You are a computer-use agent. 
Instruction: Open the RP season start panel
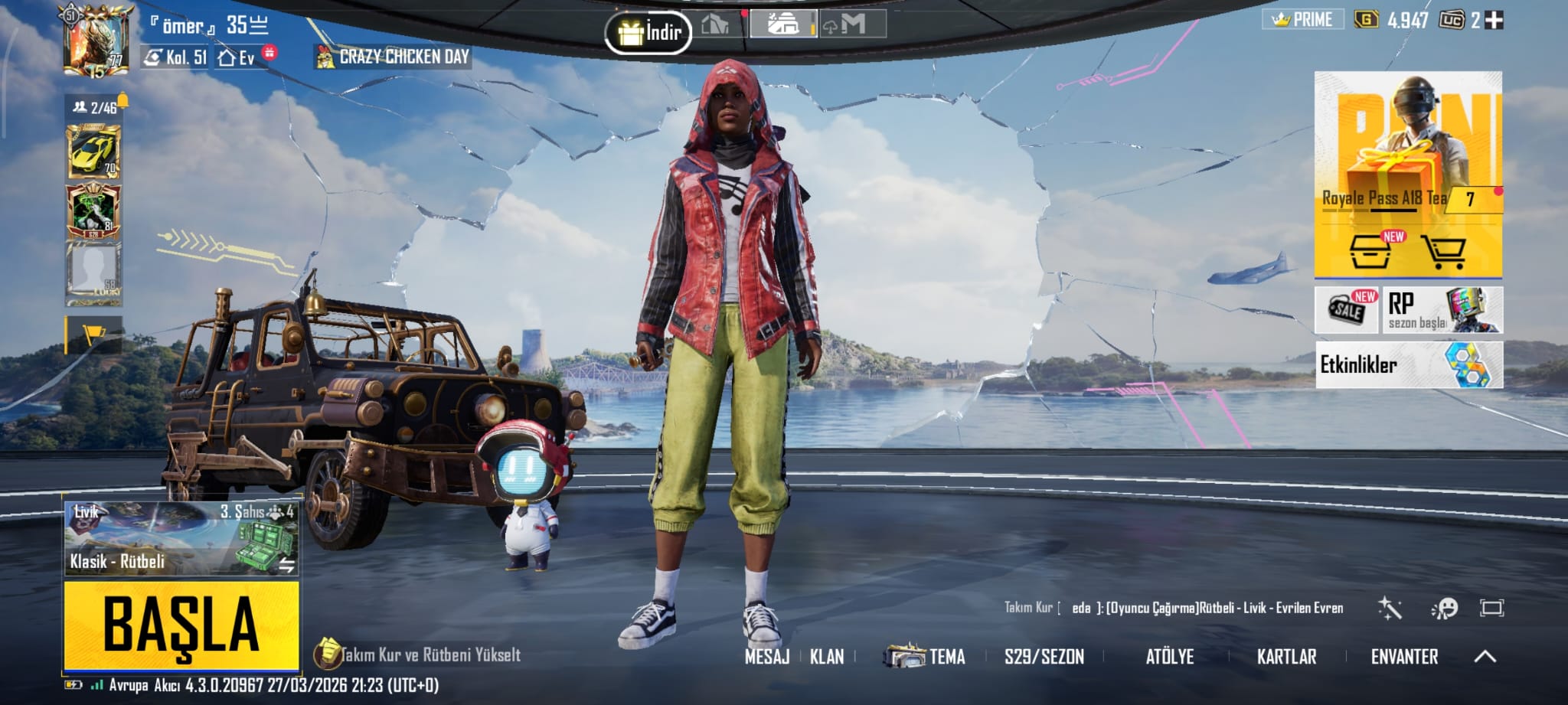pos(1442,310)
